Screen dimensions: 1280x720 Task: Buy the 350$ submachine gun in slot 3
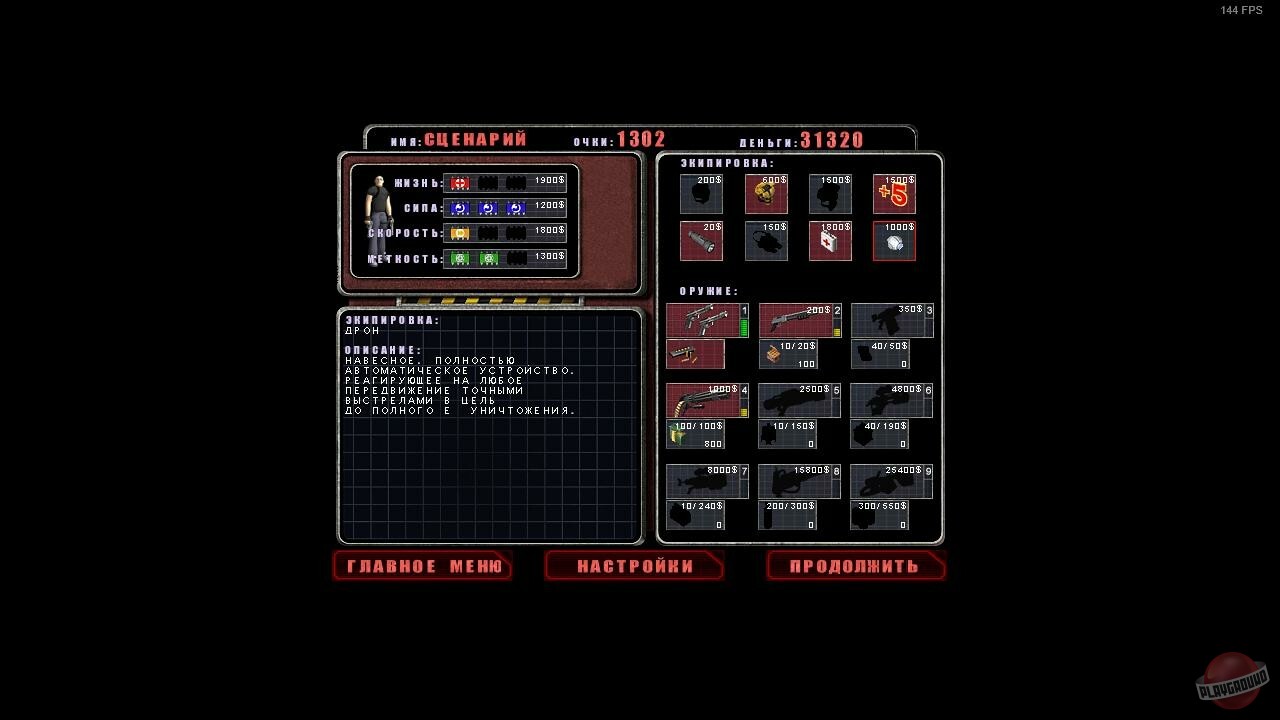pyautogui.click(x=891, y=319)
